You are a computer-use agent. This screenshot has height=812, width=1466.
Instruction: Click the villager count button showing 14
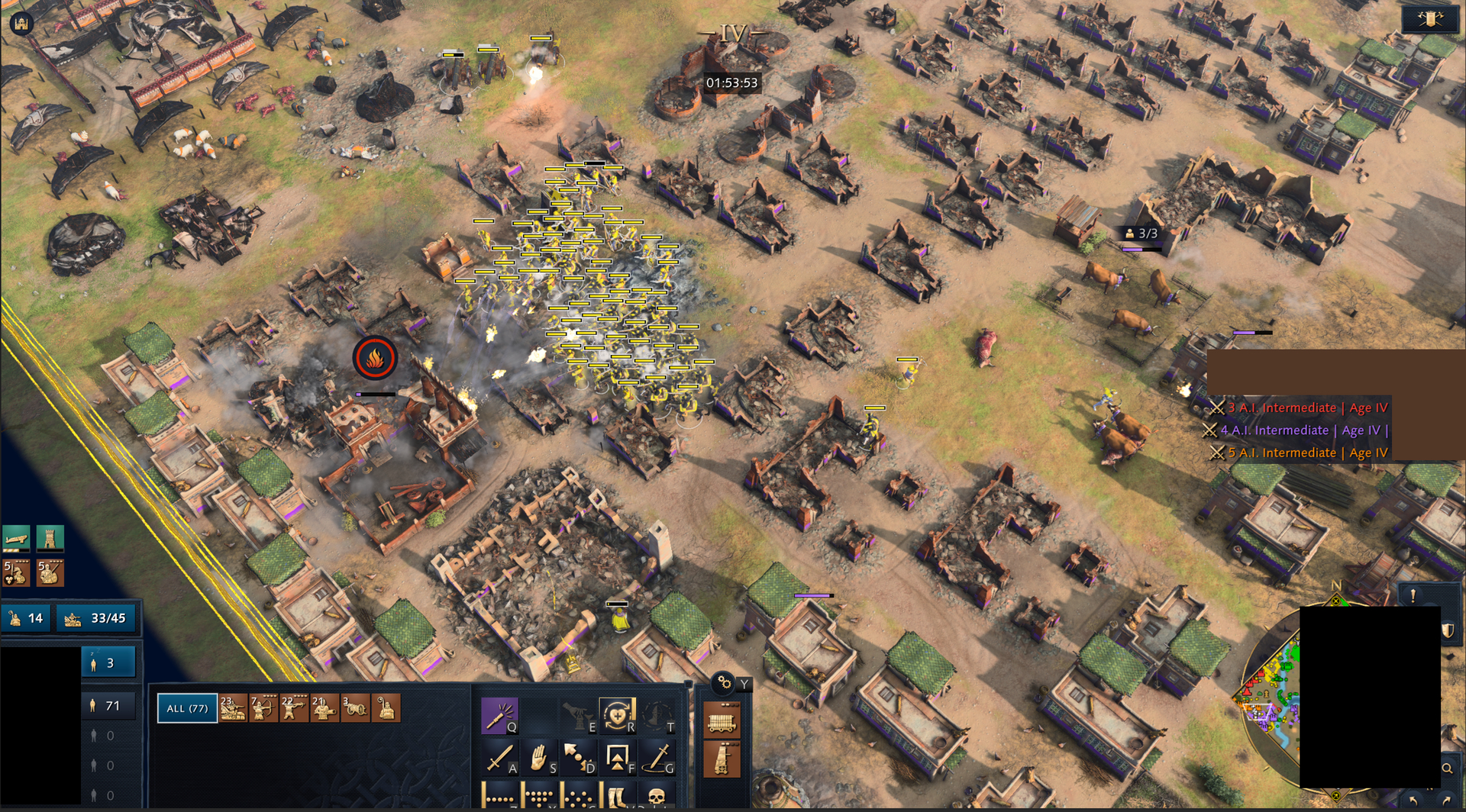(x=26, y=618)
